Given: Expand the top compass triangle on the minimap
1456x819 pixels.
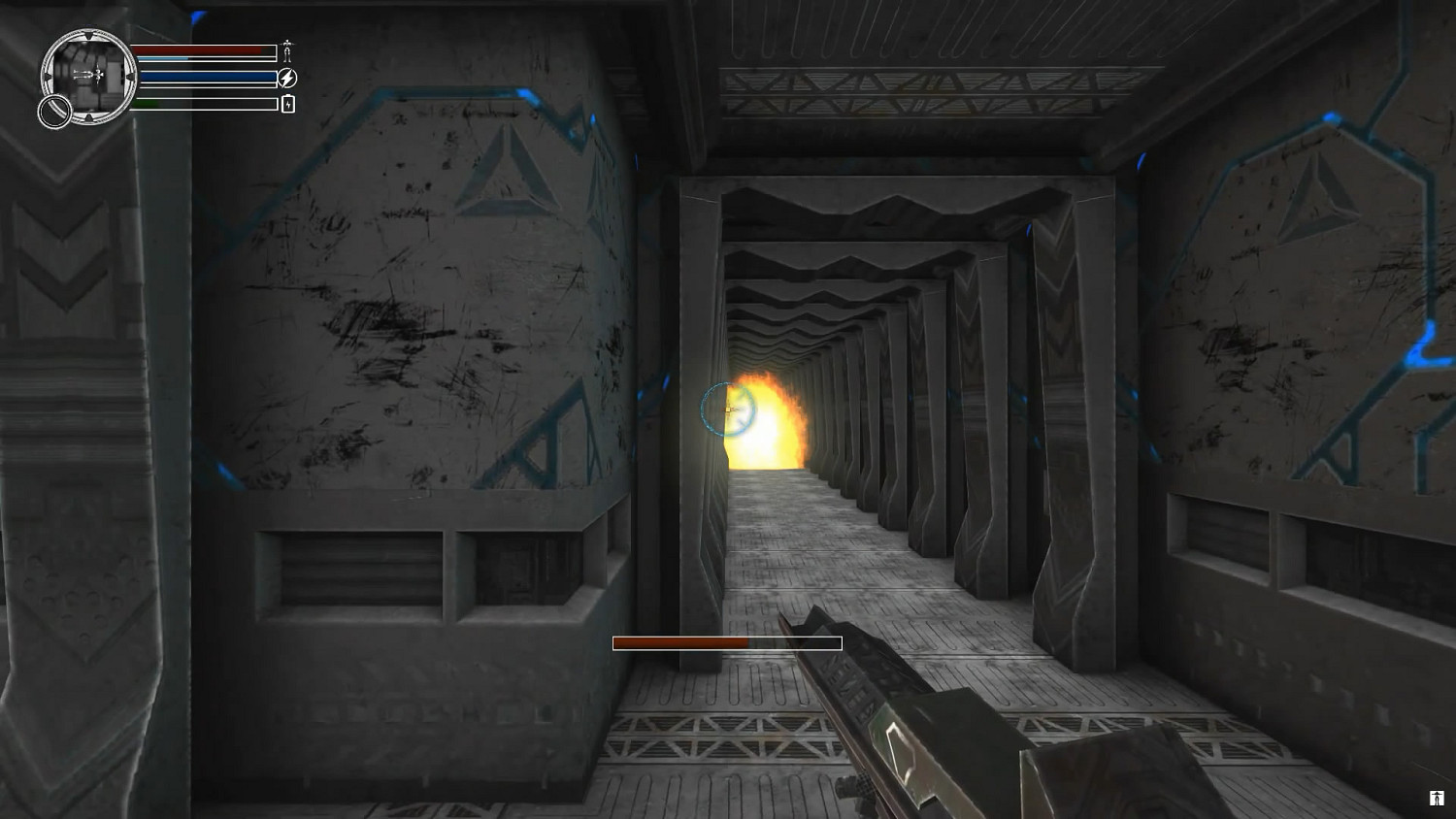Looking at the screenshot, I should tap(89, 35).
